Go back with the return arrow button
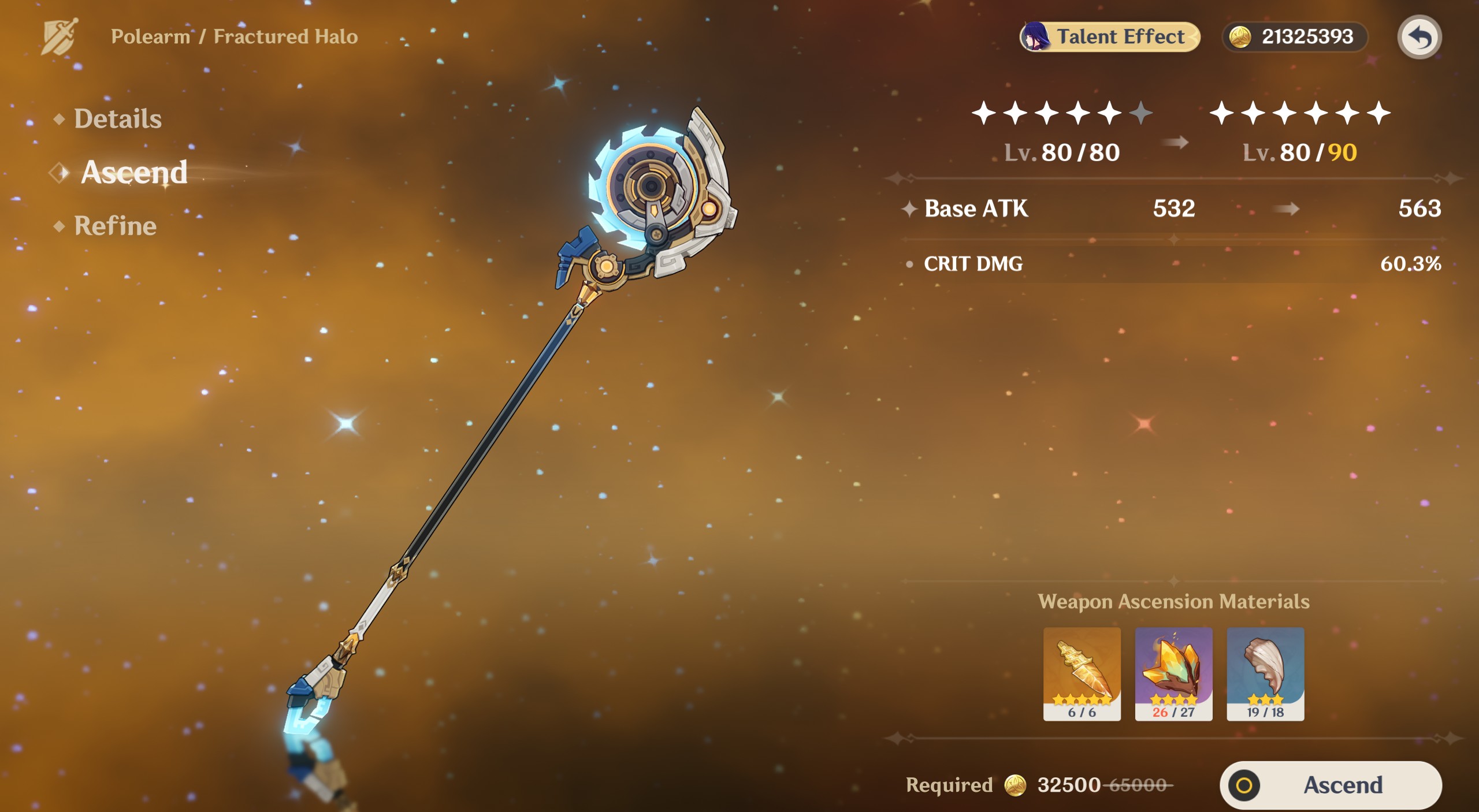This screenshot has height=812, width=1479. (x=1419, y=37)
